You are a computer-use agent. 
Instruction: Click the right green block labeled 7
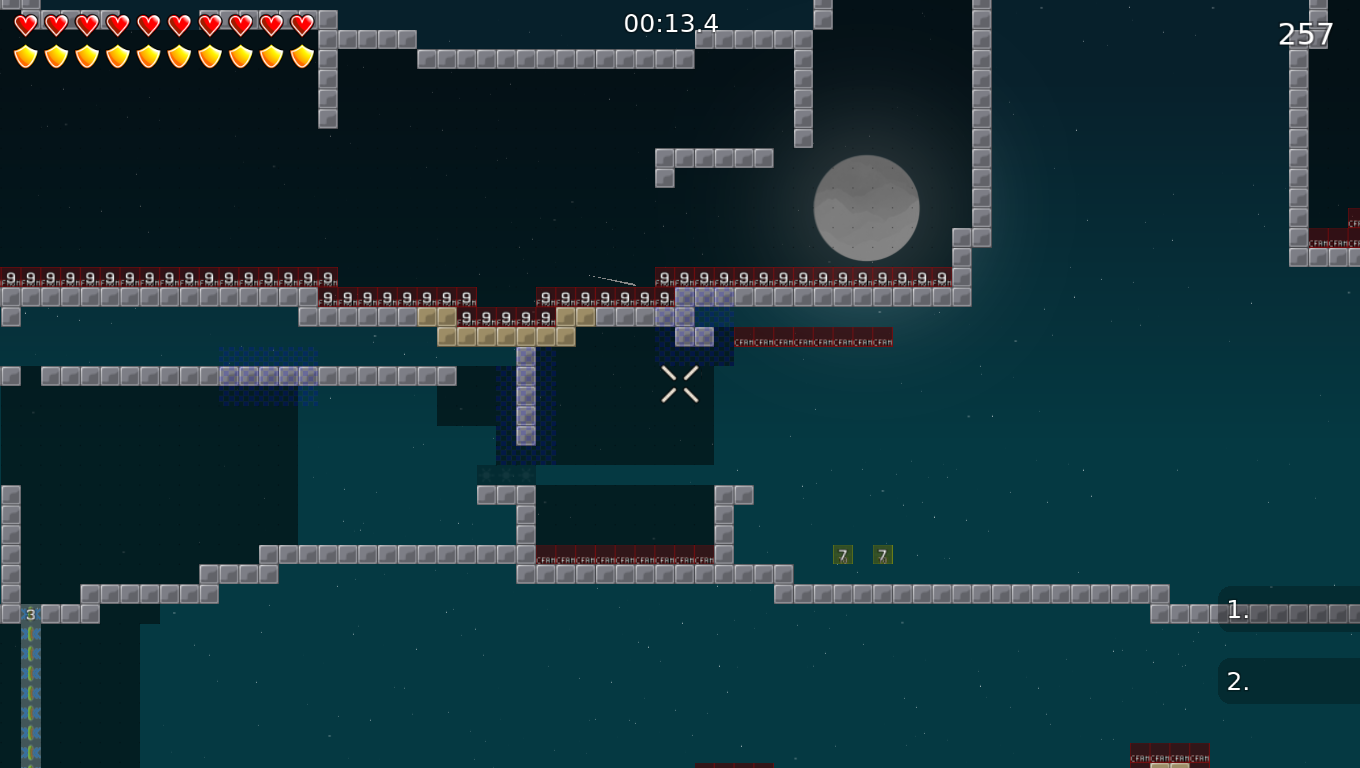[882, 554]
